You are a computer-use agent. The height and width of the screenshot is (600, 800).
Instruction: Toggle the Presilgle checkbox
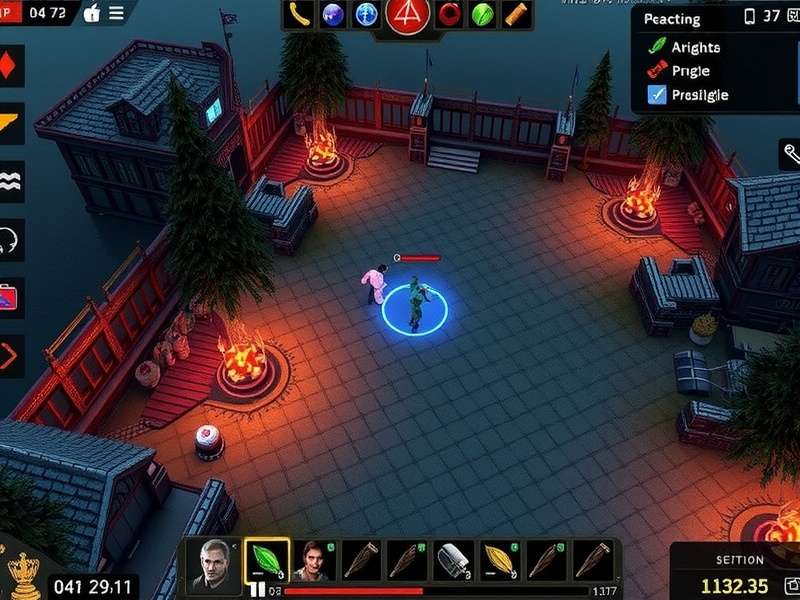(657, 95)
